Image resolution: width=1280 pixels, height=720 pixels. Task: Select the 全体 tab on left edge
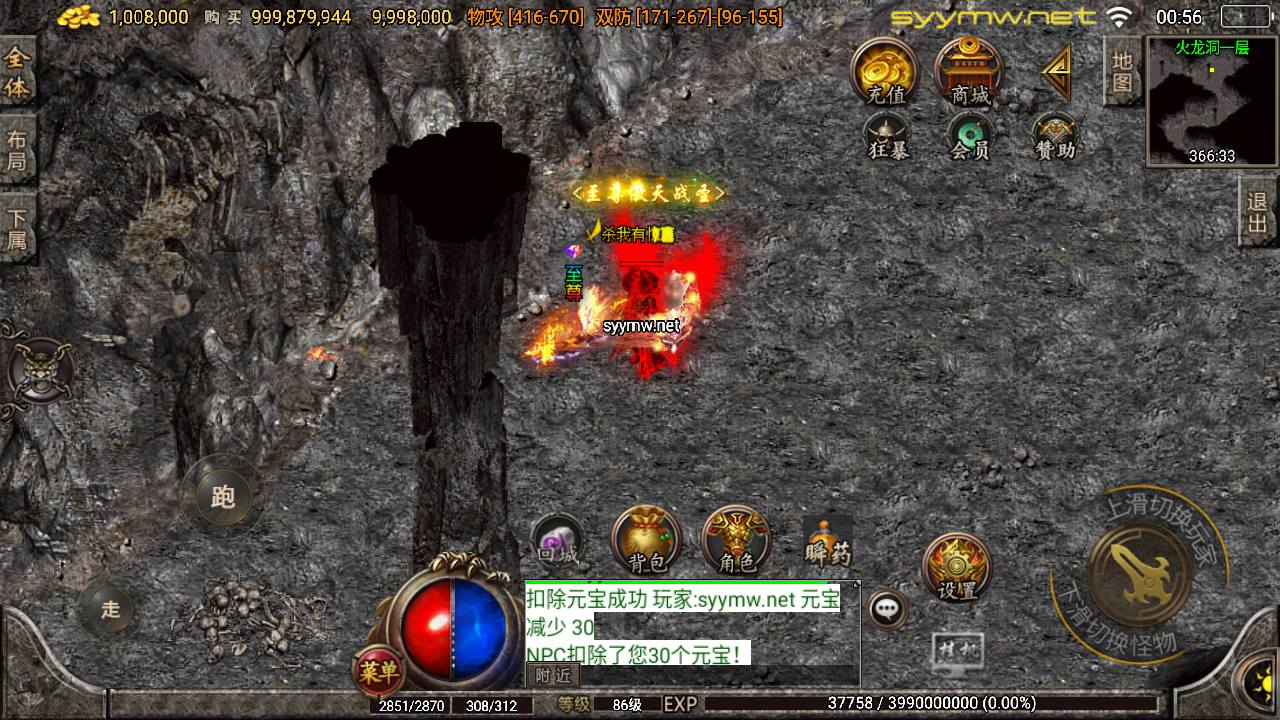(17, 72)
